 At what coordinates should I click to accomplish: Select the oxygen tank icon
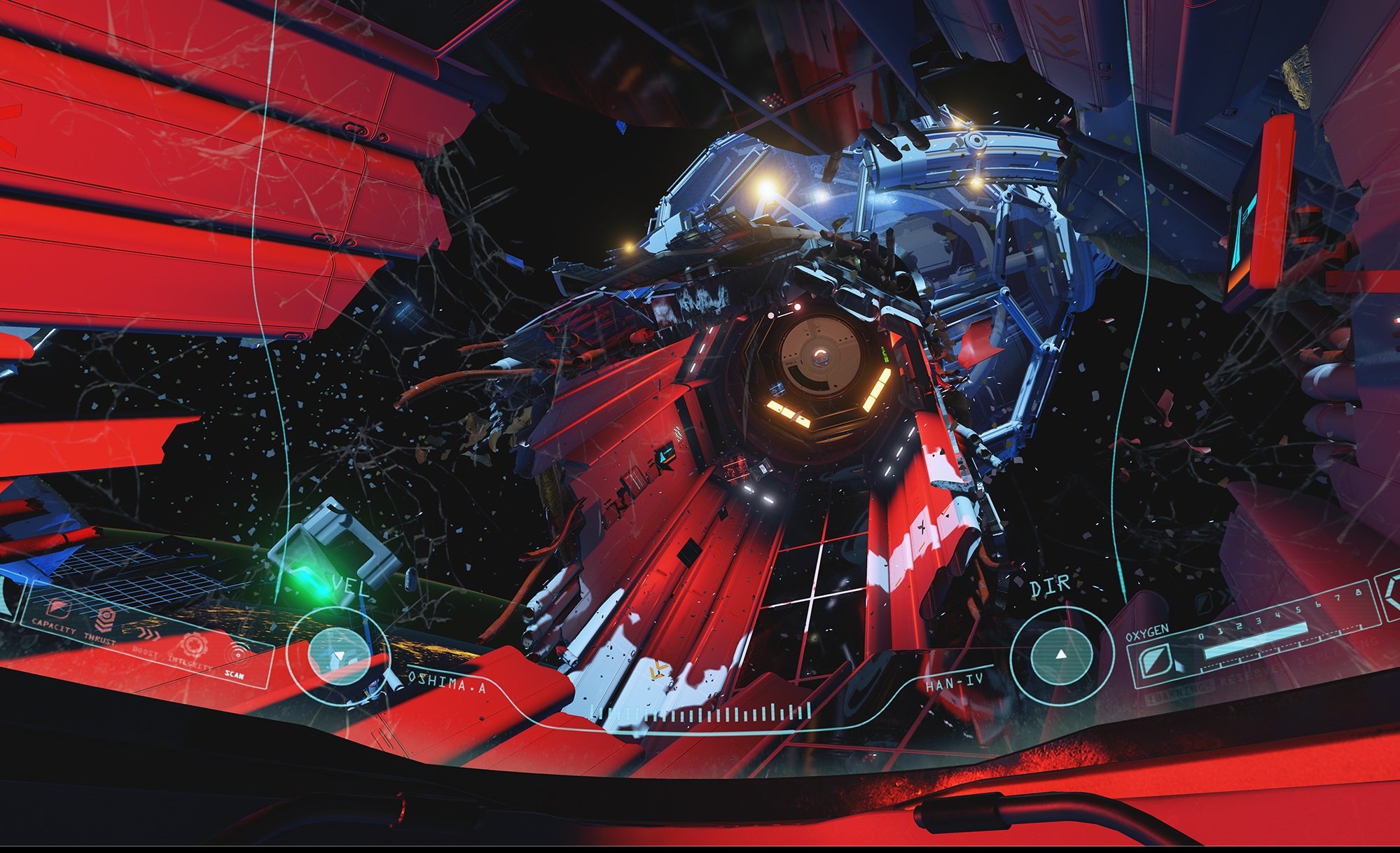point(1155,660)
